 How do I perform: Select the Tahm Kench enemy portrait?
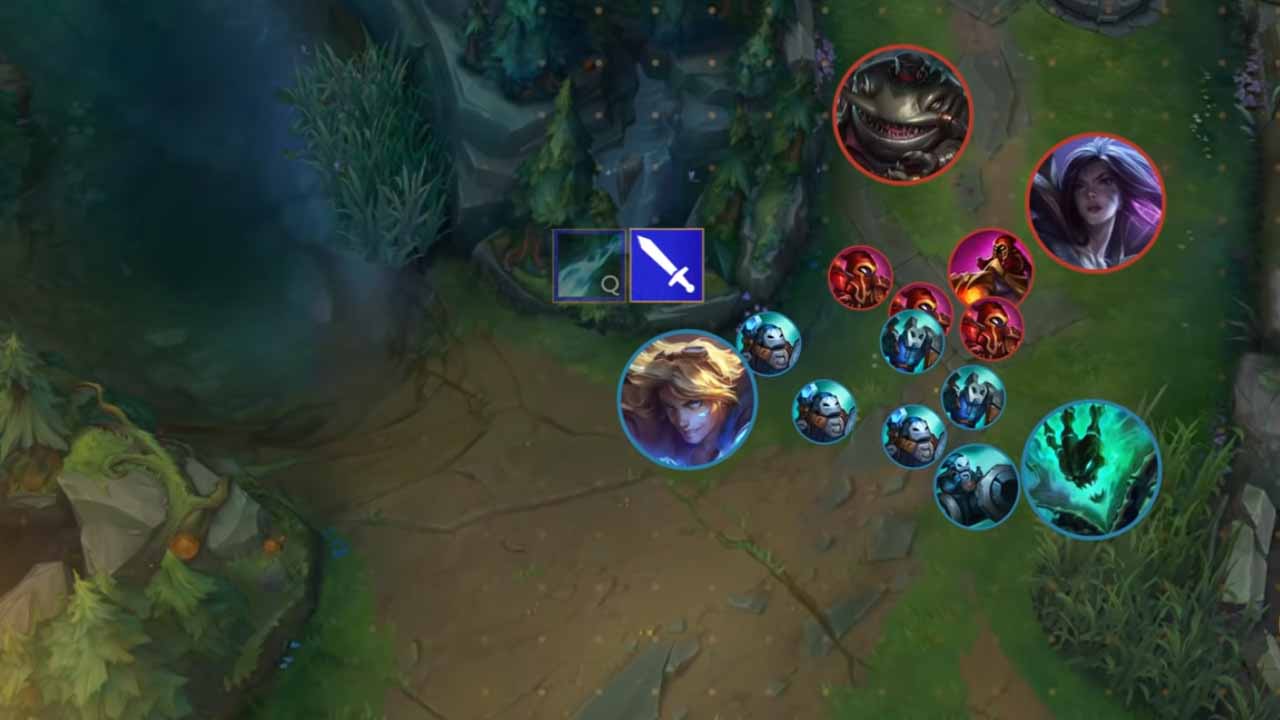(x=902, y=114)
